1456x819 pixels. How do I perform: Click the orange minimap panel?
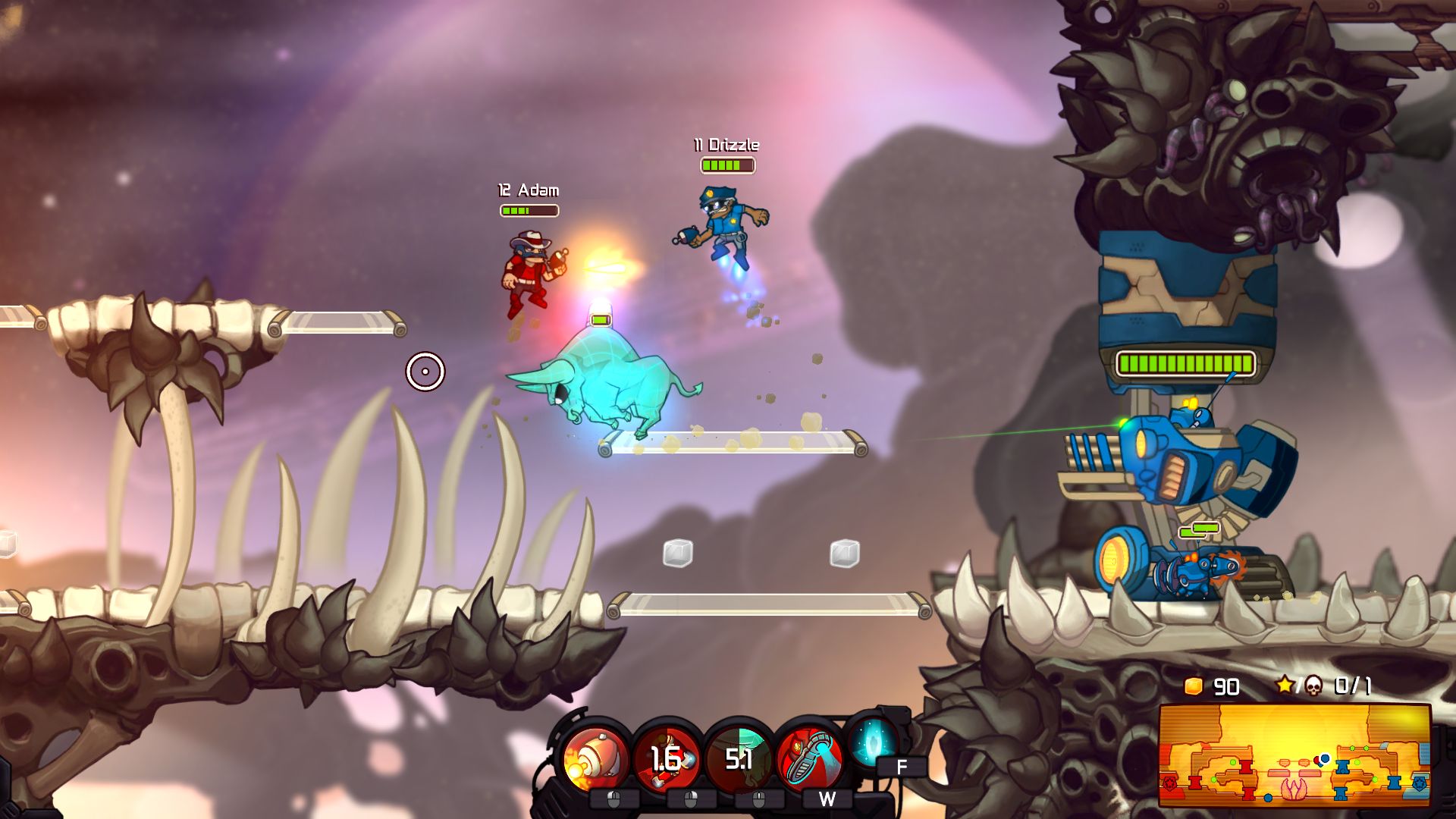[x=1294, y=755]
